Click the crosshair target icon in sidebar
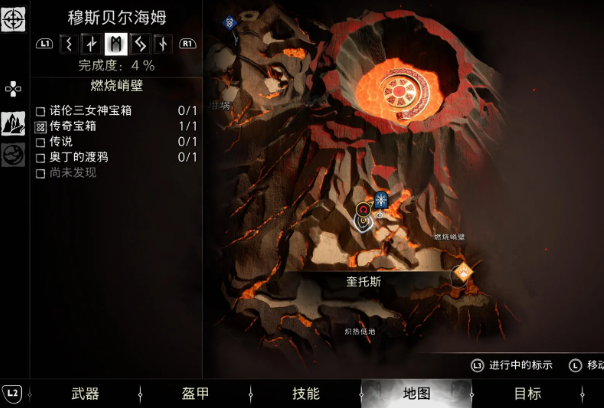The height and width of the screenshot is (408, 604). 13,19
